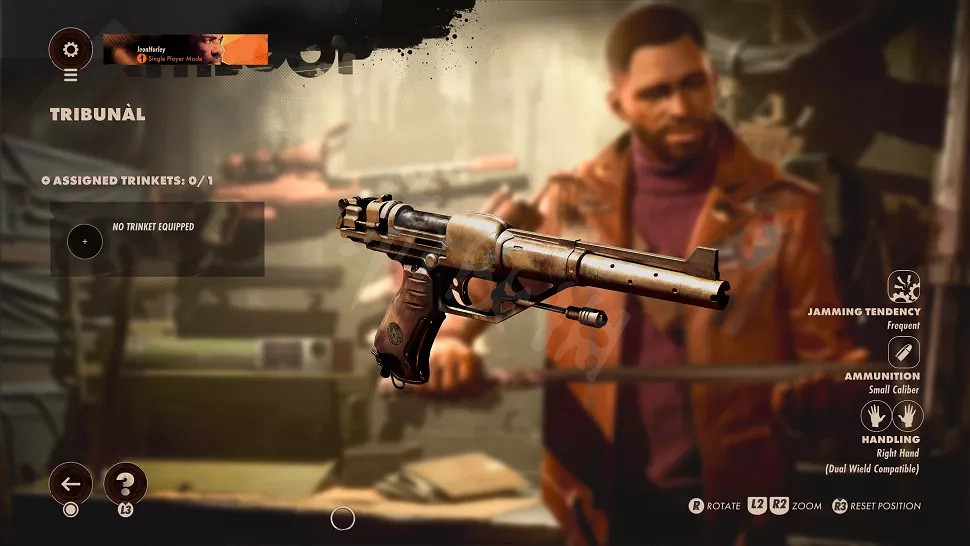This screenshot has width=970, height=546.
Task: Select the Ammunition small caliber icon
Action: 905,352
